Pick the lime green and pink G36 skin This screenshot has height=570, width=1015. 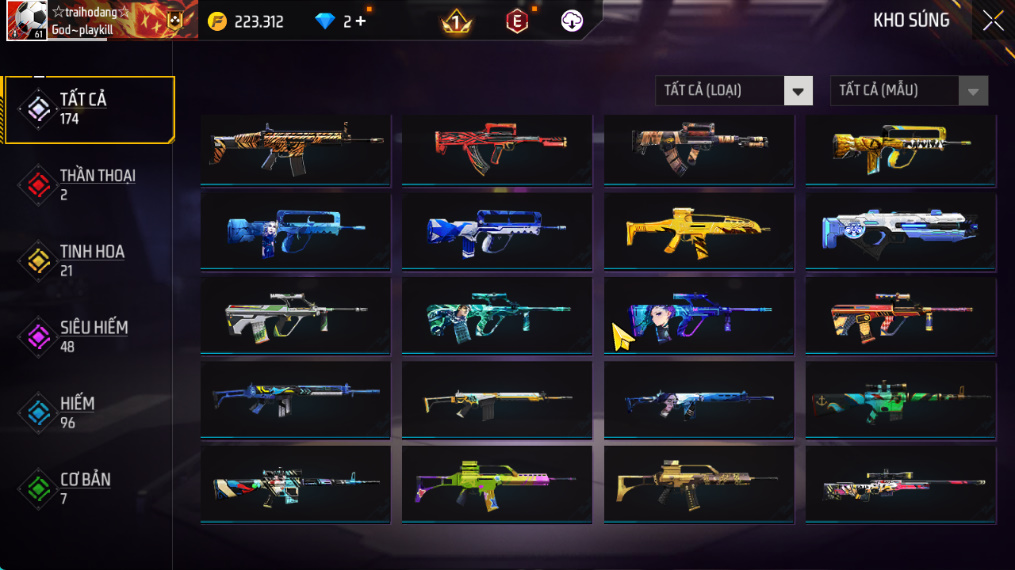[x=496, y=485]
